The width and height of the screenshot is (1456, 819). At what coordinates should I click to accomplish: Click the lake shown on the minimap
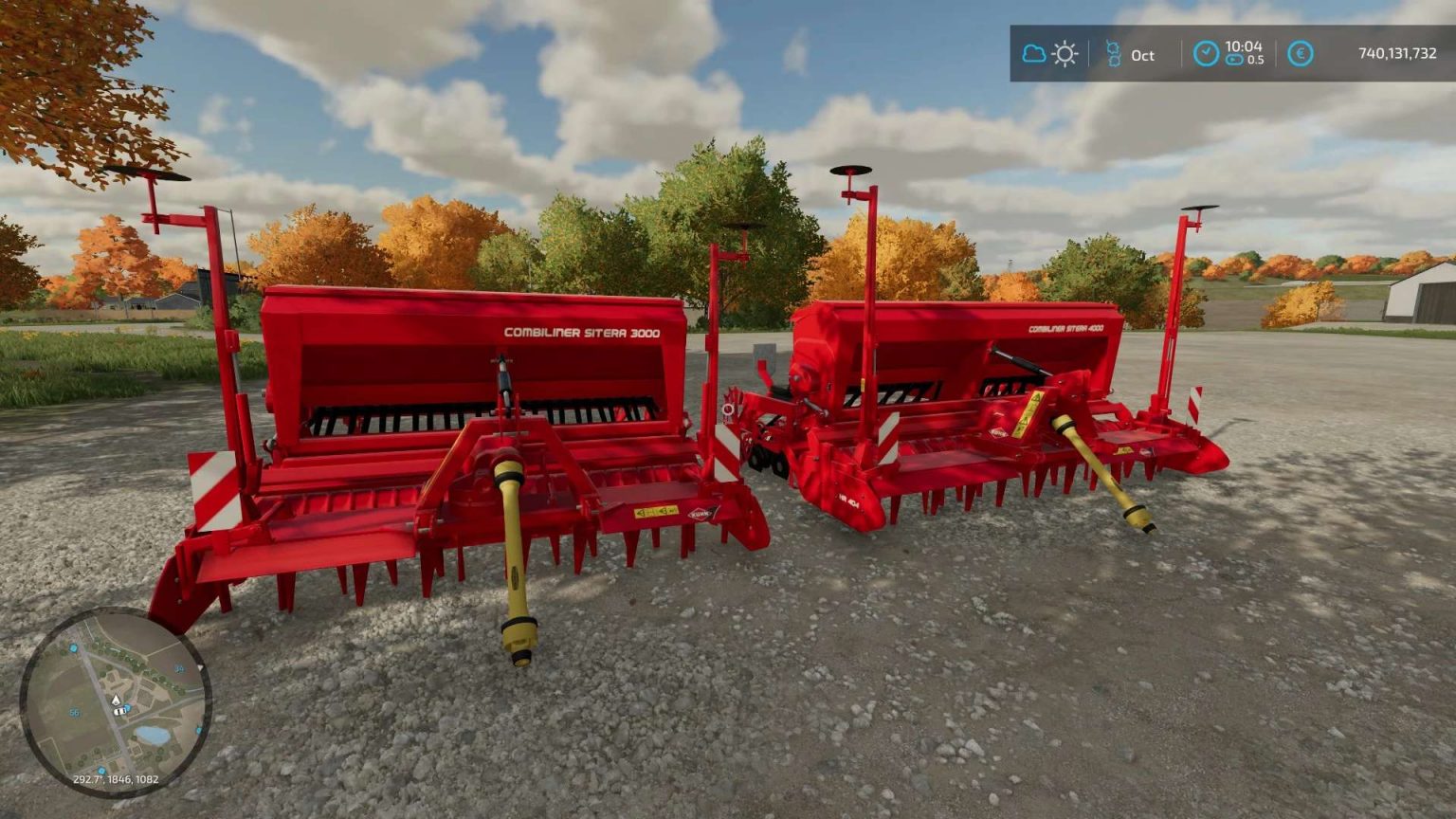pos(153,735)
